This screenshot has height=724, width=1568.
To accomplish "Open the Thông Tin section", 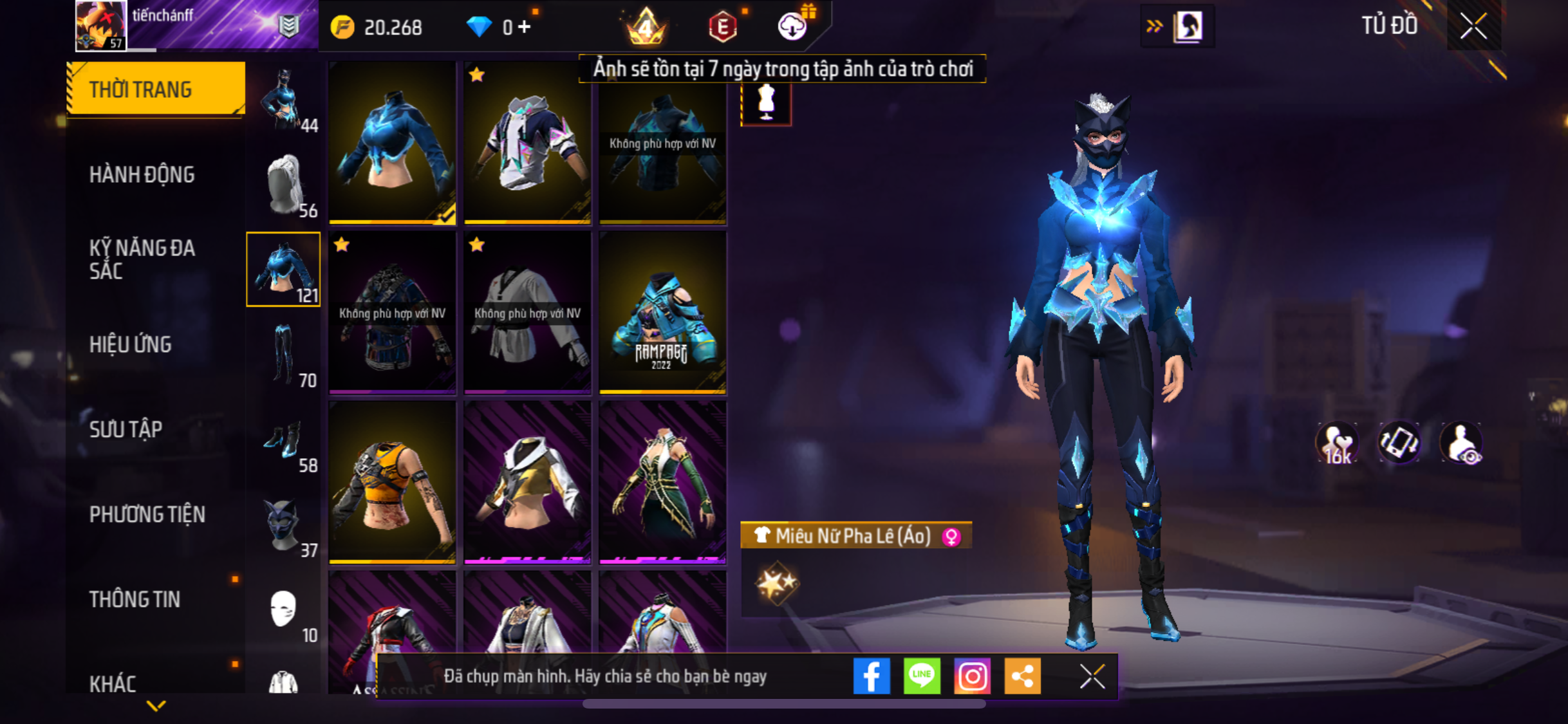I will point(135,599).
